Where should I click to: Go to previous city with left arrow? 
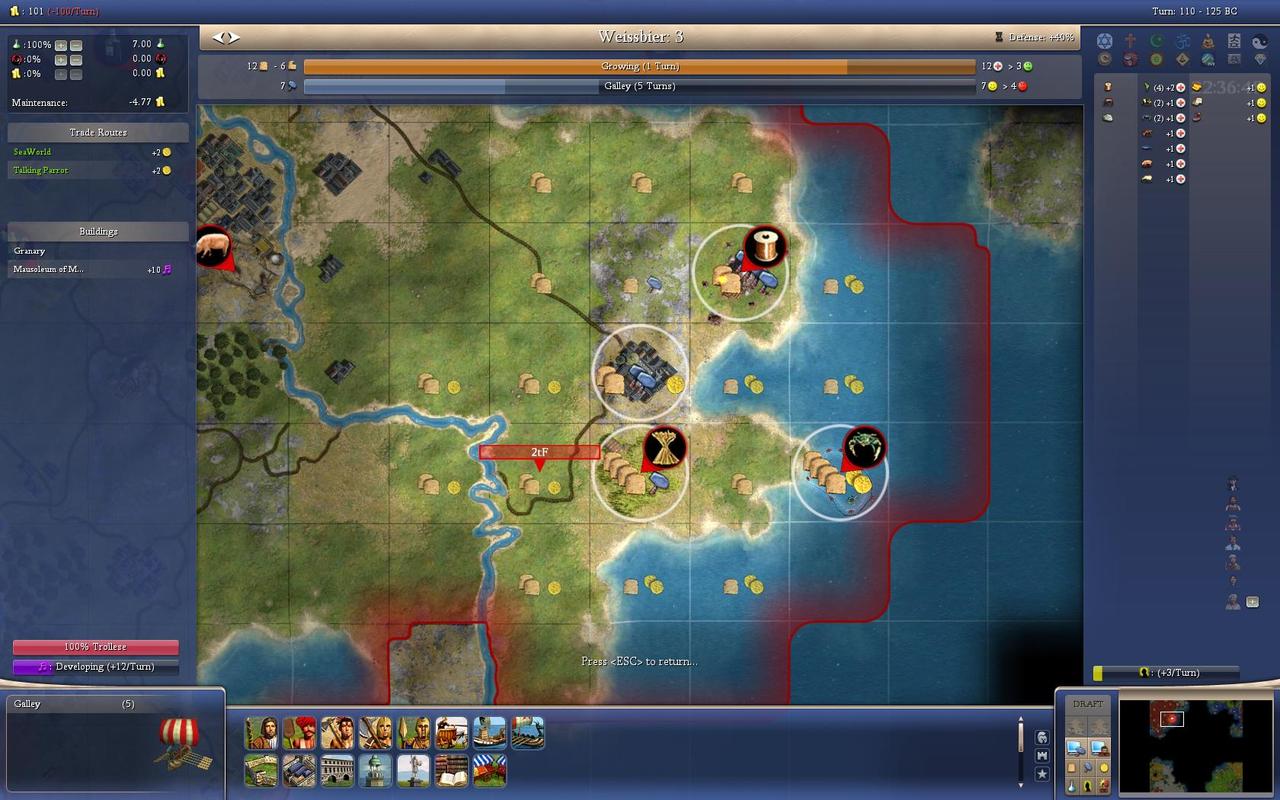219,37
